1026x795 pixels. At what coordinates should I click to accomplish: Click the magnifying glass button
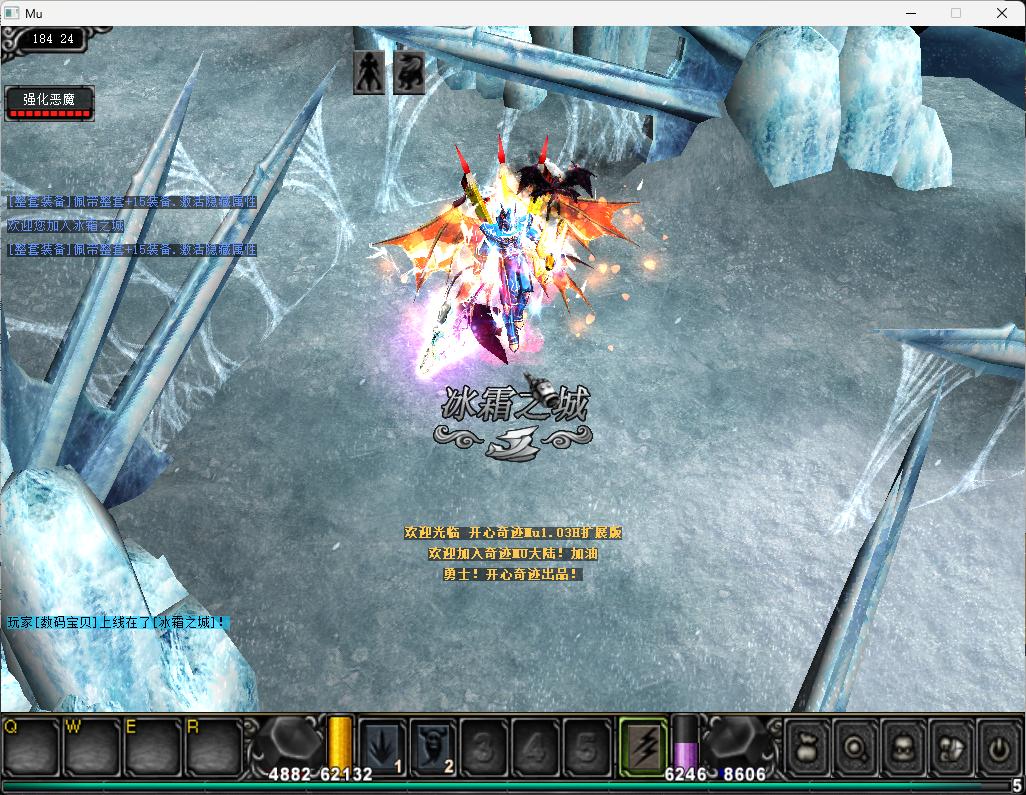856,747
